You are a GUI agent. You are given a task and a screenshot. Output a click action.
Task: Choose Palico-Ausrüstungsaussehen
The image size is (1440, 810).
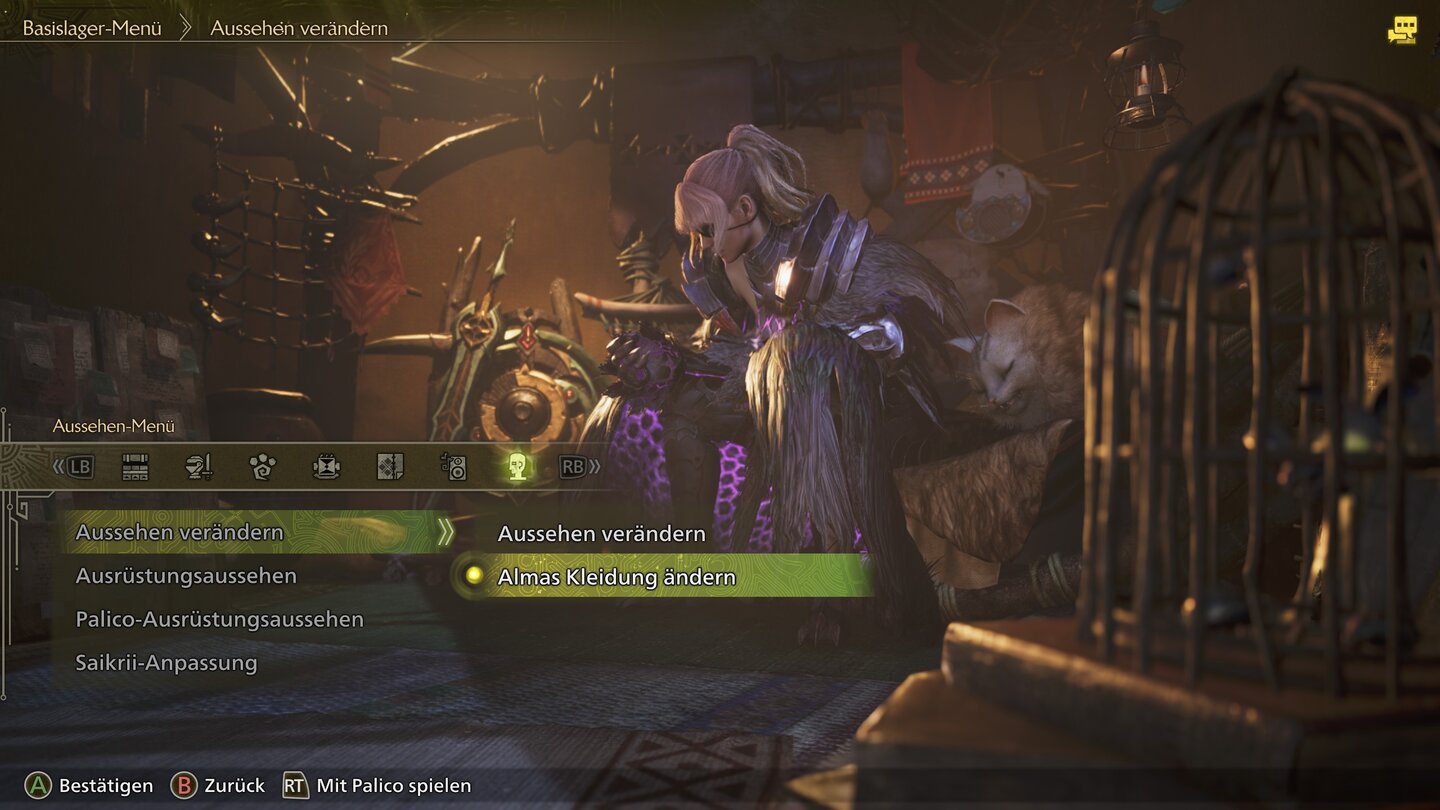pos(219,619)
